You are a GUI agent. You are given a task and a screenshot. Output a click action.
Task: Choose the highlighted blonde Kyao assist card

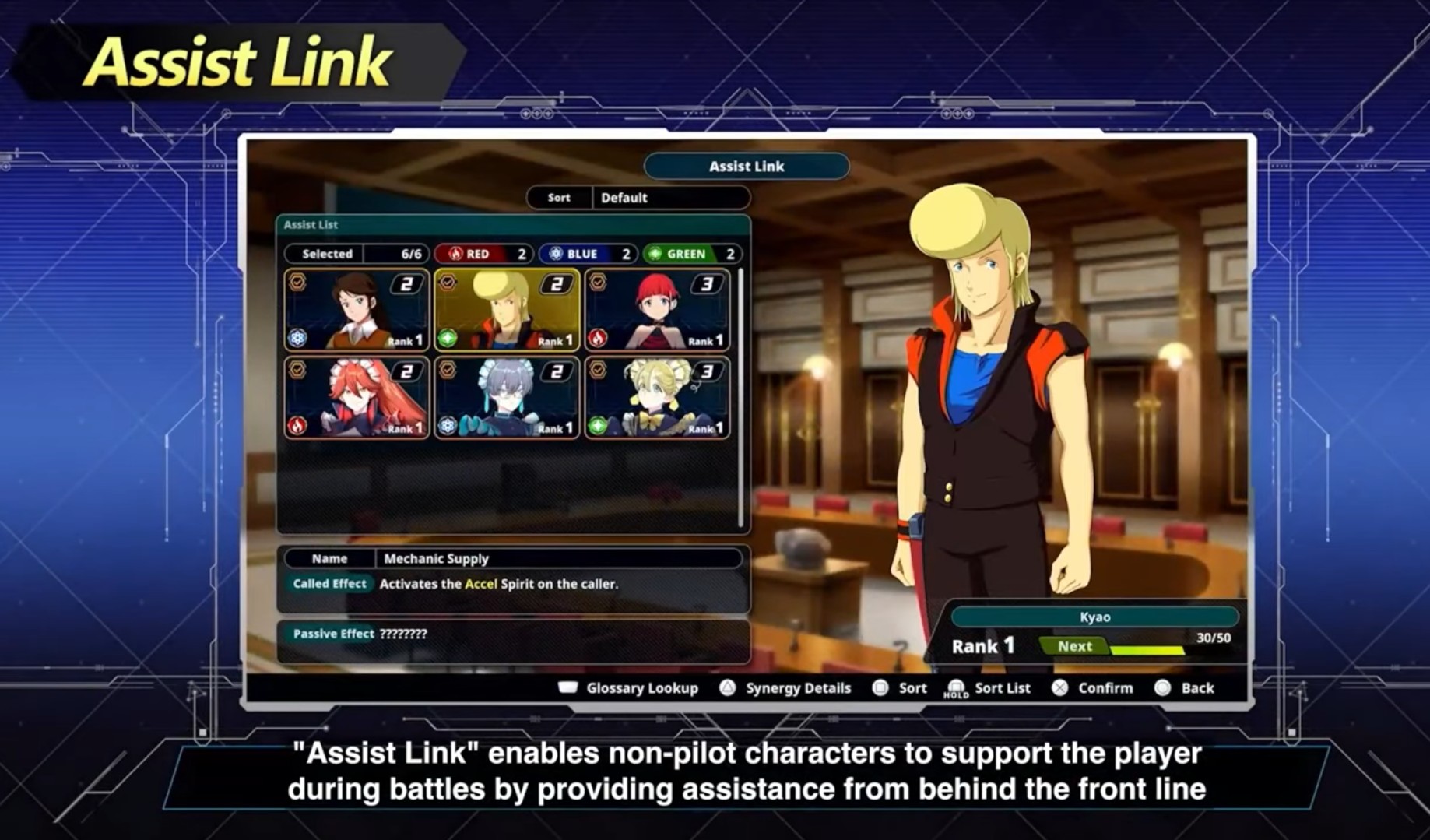pyautogui.click(x=507, y=311)
